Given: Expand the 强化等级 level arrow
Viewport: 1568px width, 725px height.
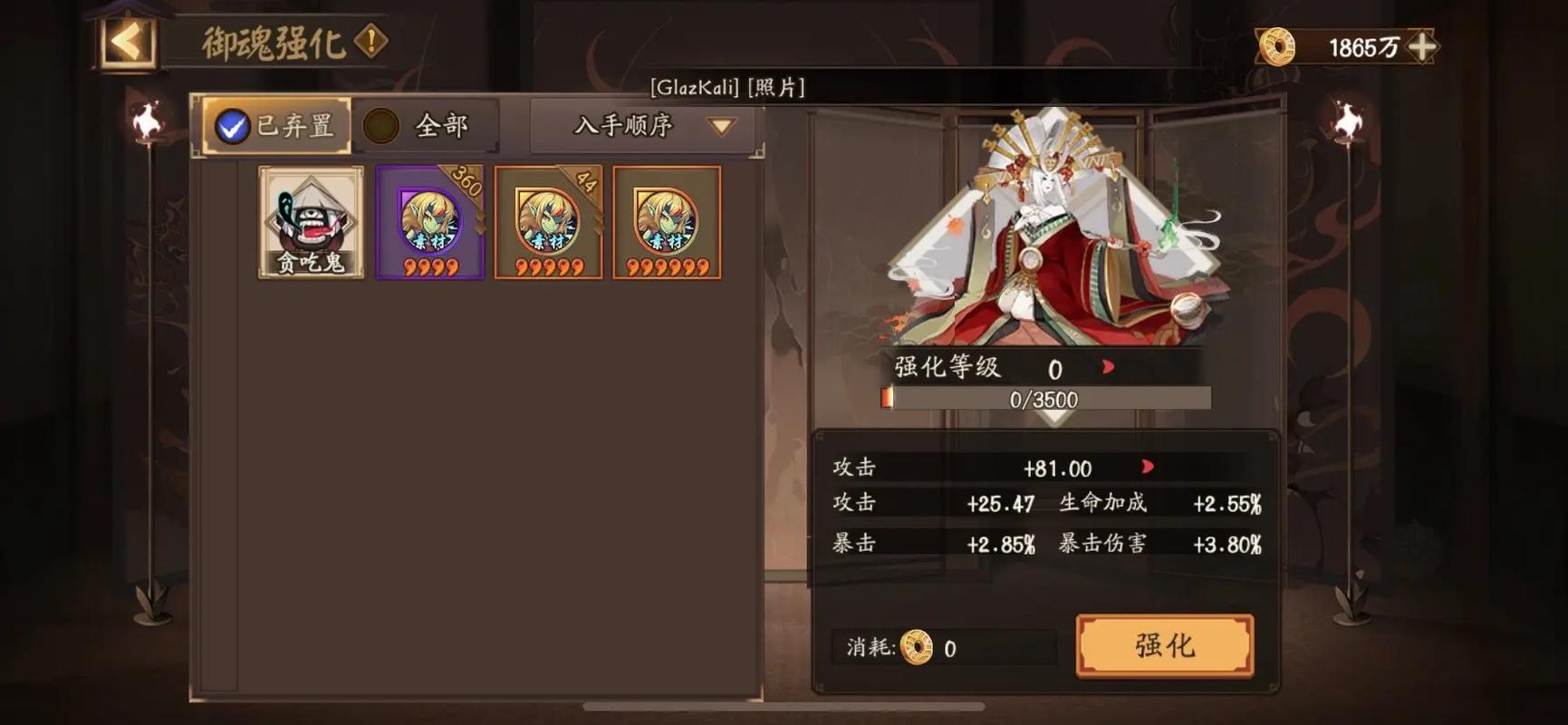Looking at the screenshot, I should click(x=1108, y=367).
